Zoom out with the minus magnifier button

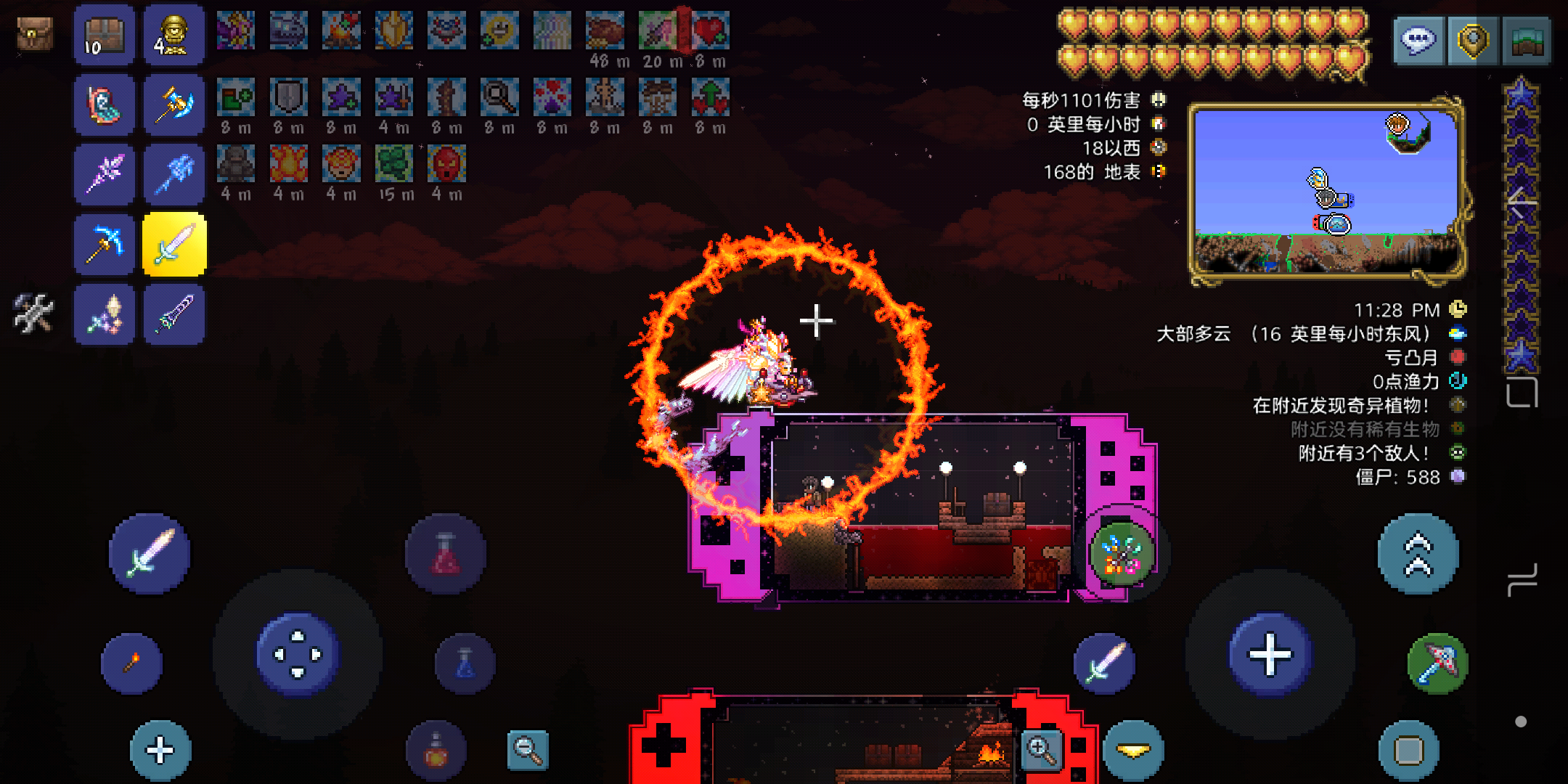coord(528,750)
